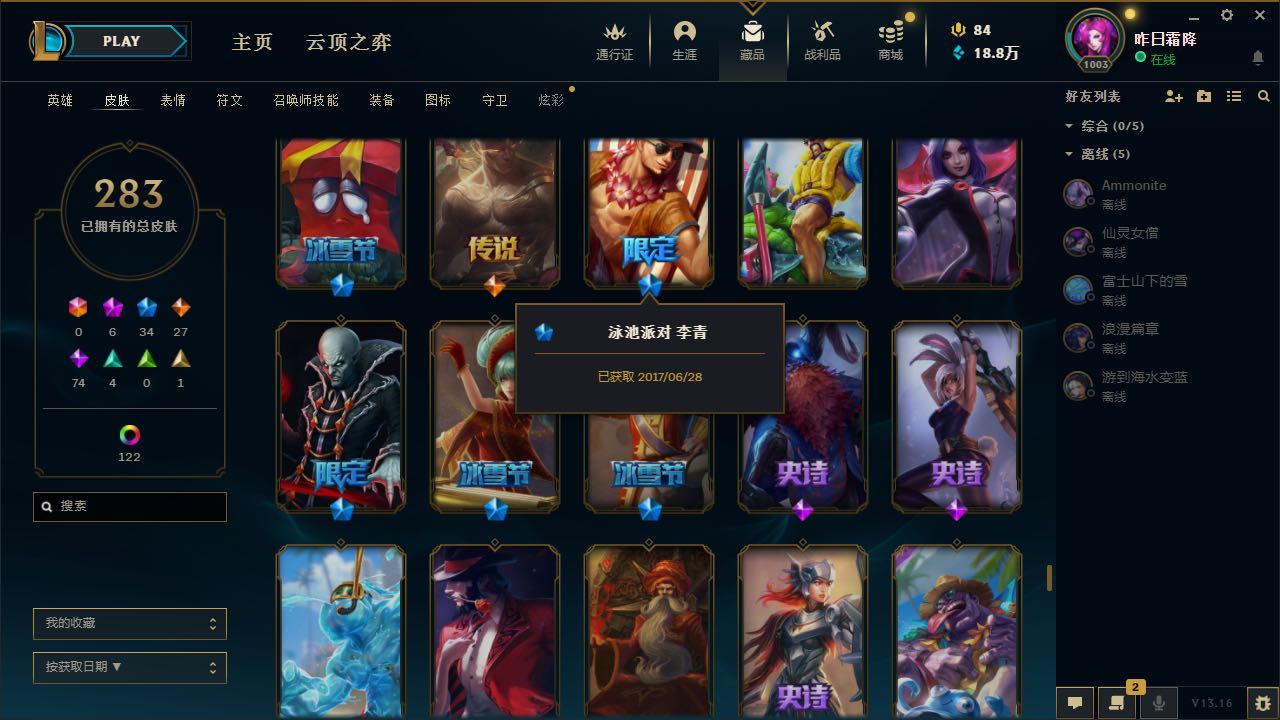Click the 搜索 search input field
The height and width of the screenshot is (720, 1280).
pos(129,507)
